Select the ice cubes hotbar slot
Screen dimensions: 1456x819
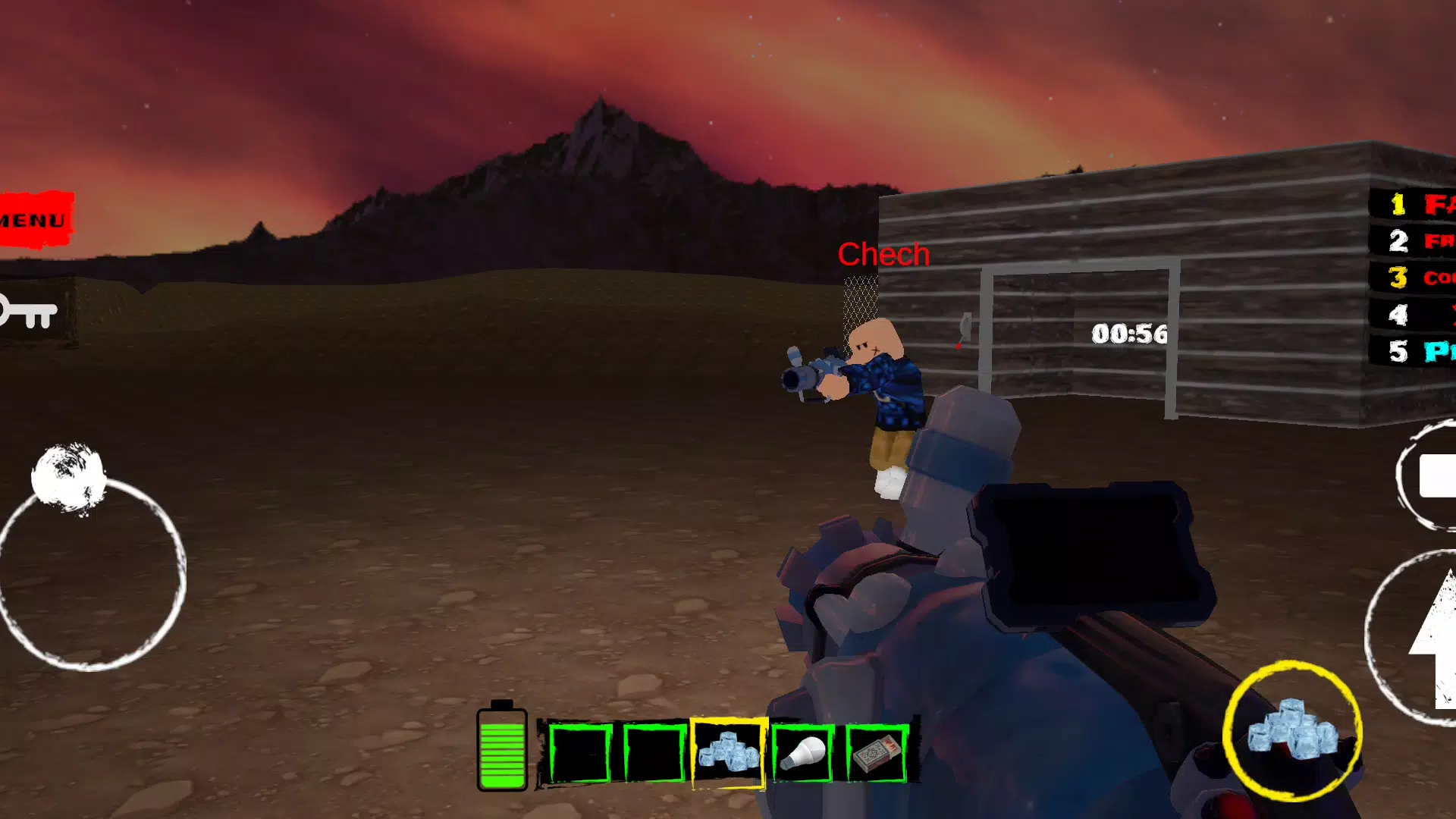pyautogui.click(x=729, y=753)
